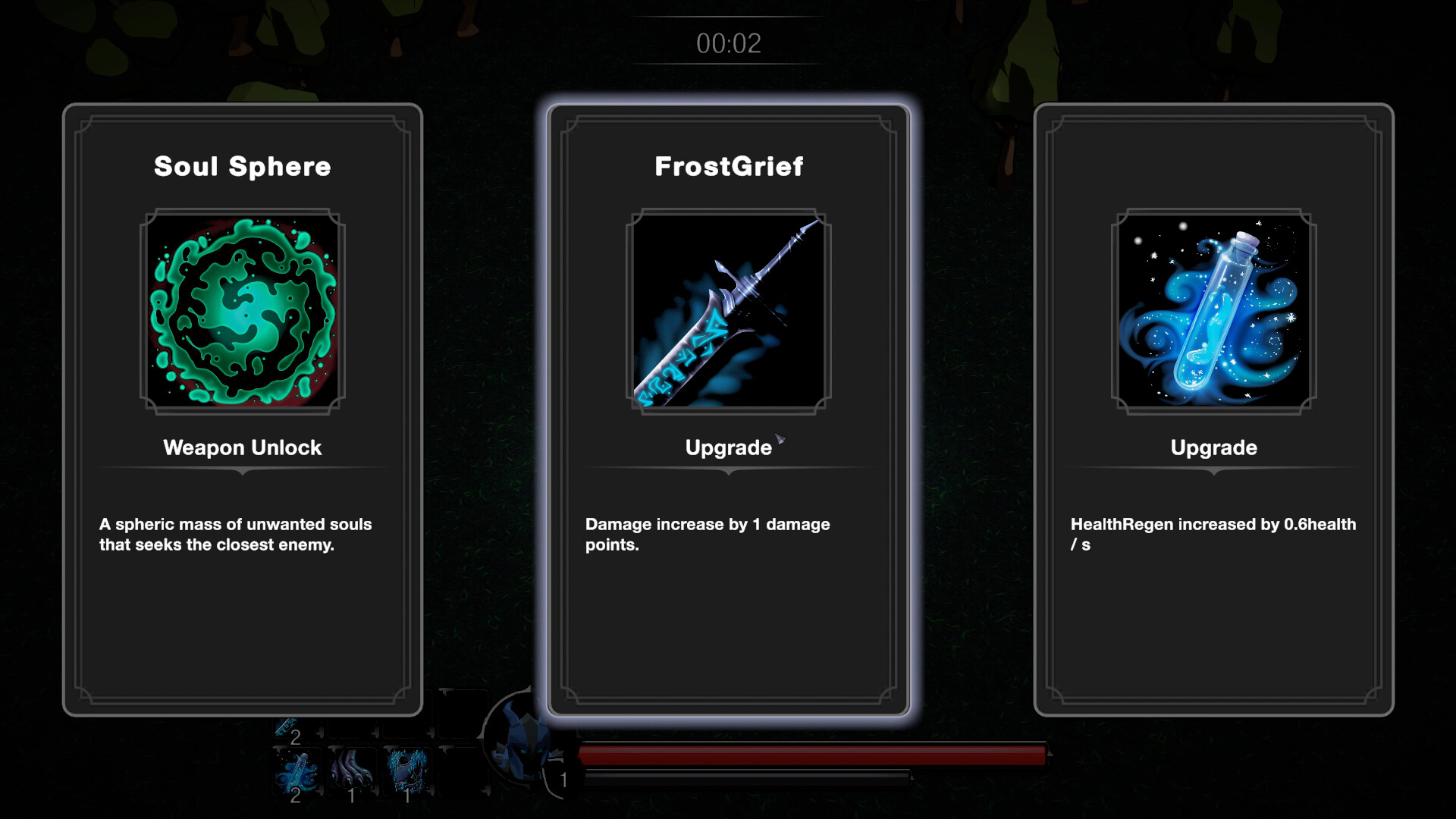Select the health potion item in the inventory bar

click(296, 767)
